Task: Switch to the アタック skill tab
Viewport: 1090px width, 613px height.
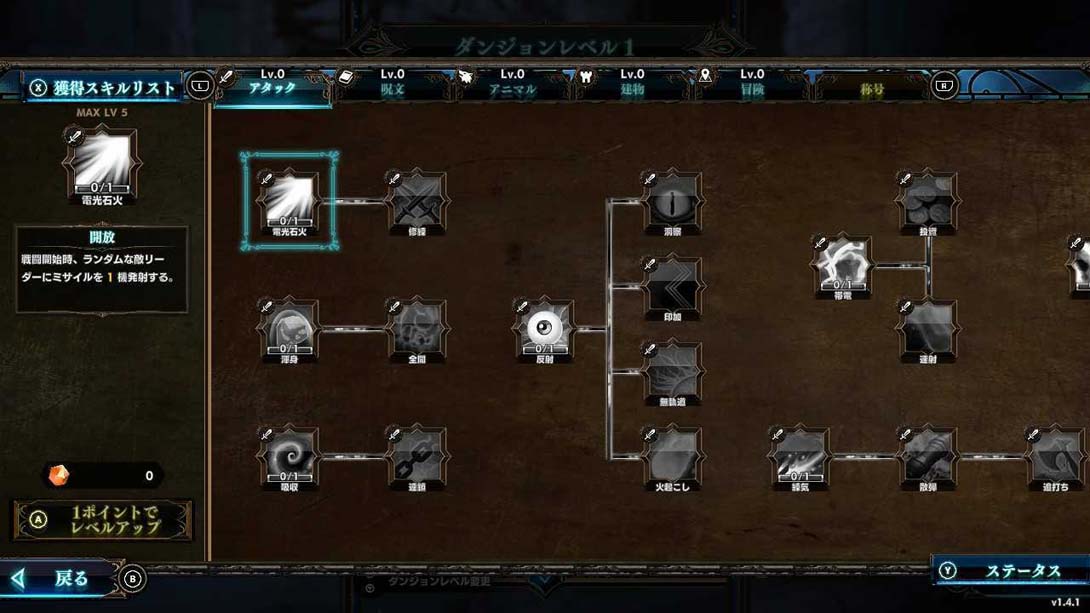Action: (272, 84)
